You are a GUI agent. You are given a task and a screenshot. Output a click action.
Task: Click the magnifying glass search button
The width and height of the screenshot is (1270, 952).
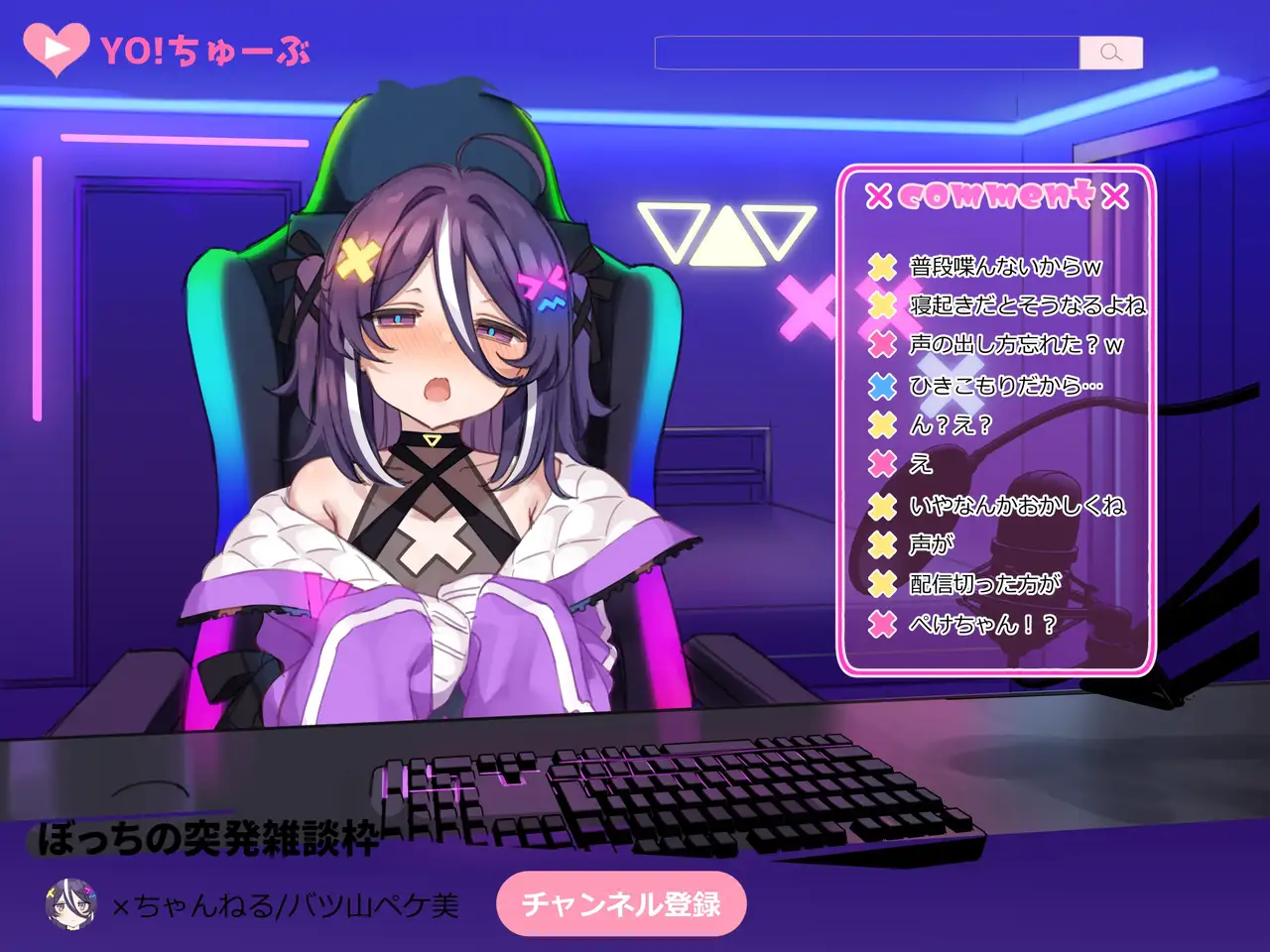(x=1111, y=53)
